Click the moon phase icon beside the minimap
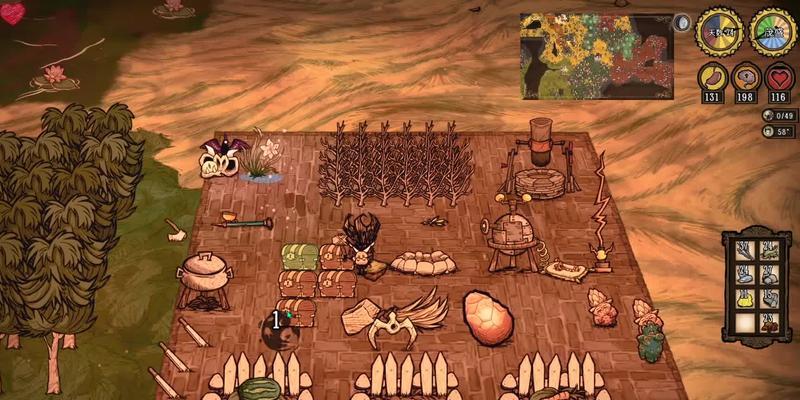 [683, 23]
